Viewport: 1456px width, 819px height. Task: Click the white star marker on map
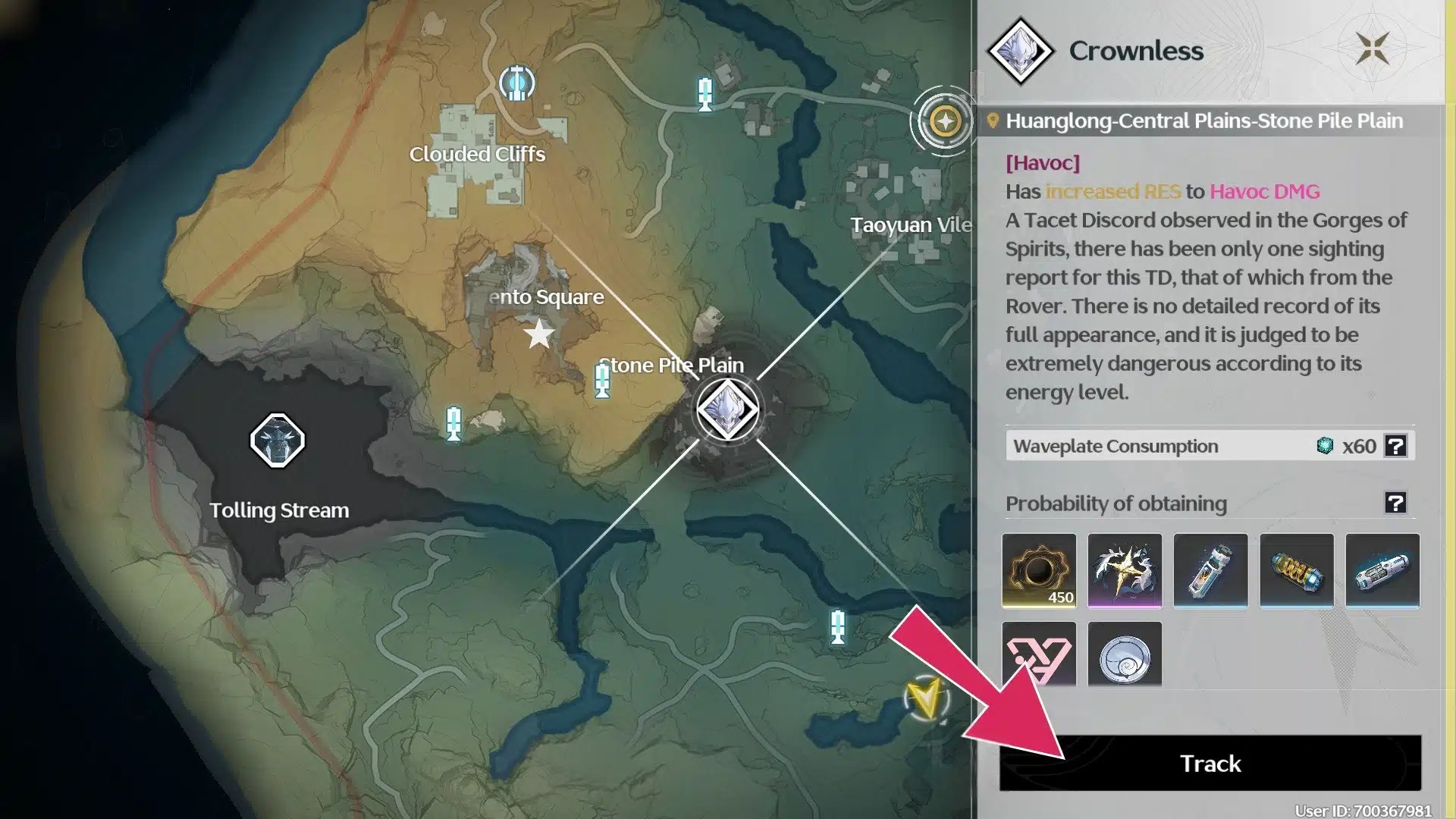[x=539, y=334]
